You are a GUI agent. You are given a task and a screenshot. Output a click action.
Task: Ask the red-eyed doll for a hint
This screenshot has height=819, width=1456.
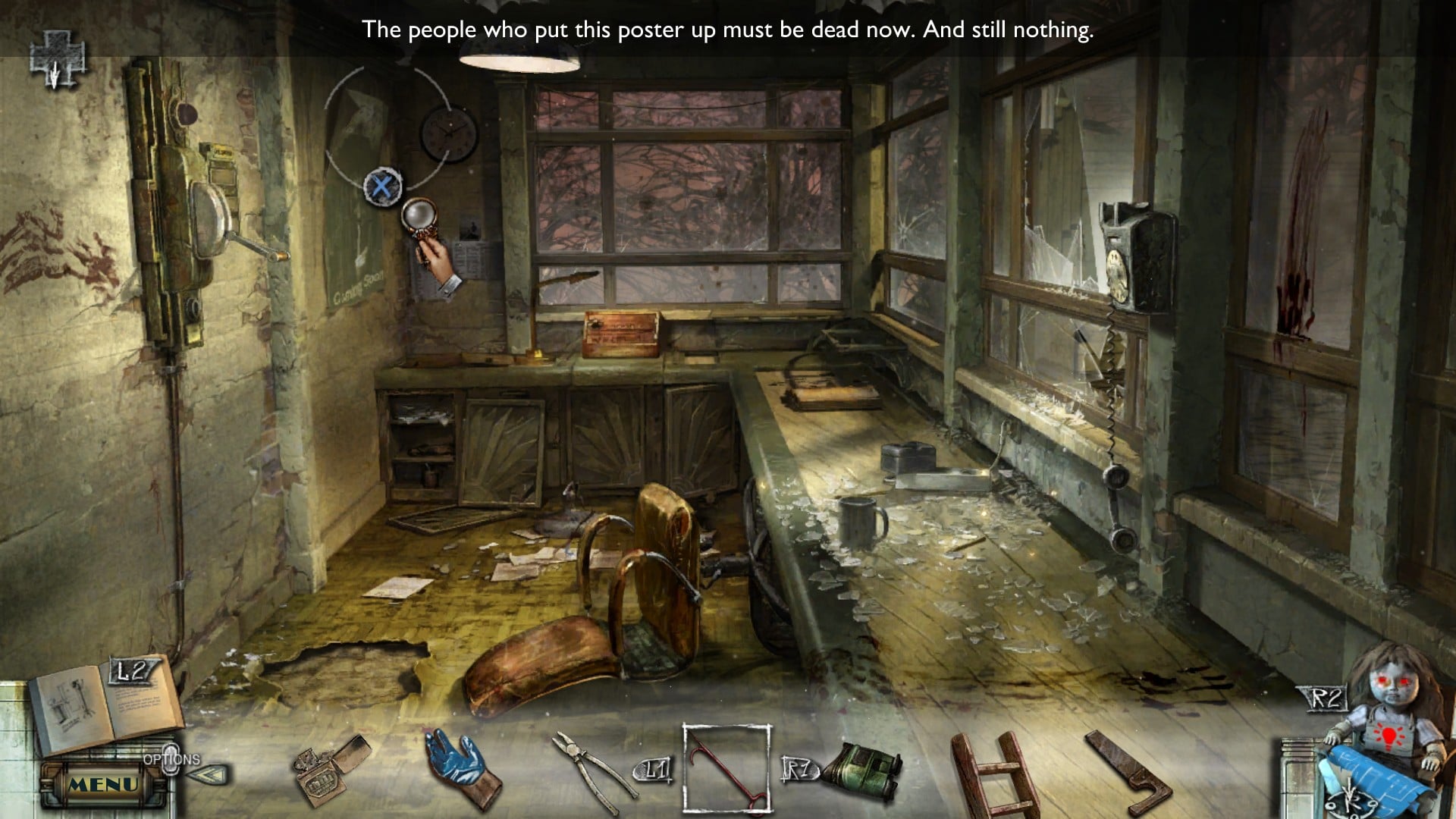point(1390,701)
